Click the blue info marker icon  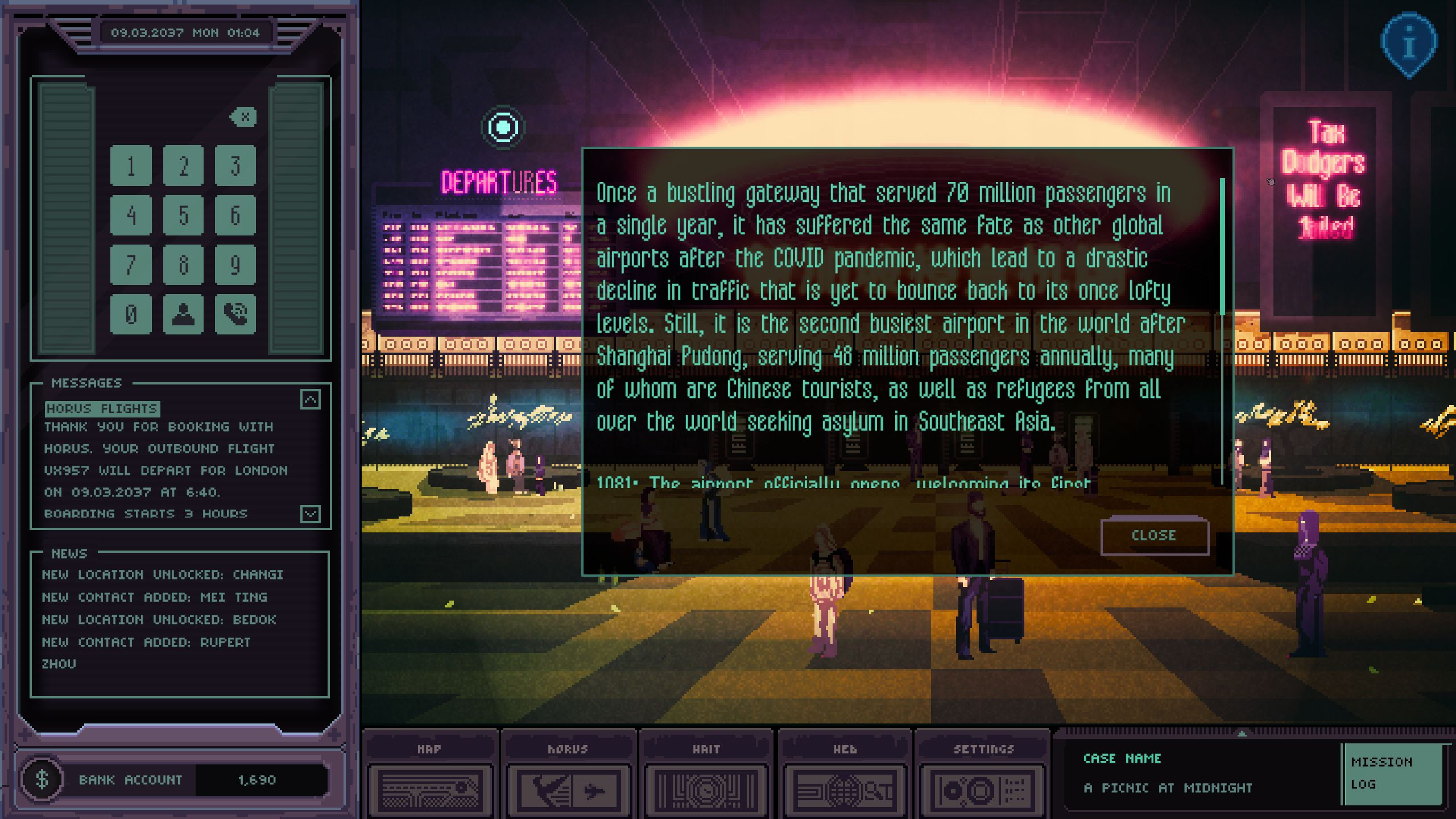click(1408, 45)
